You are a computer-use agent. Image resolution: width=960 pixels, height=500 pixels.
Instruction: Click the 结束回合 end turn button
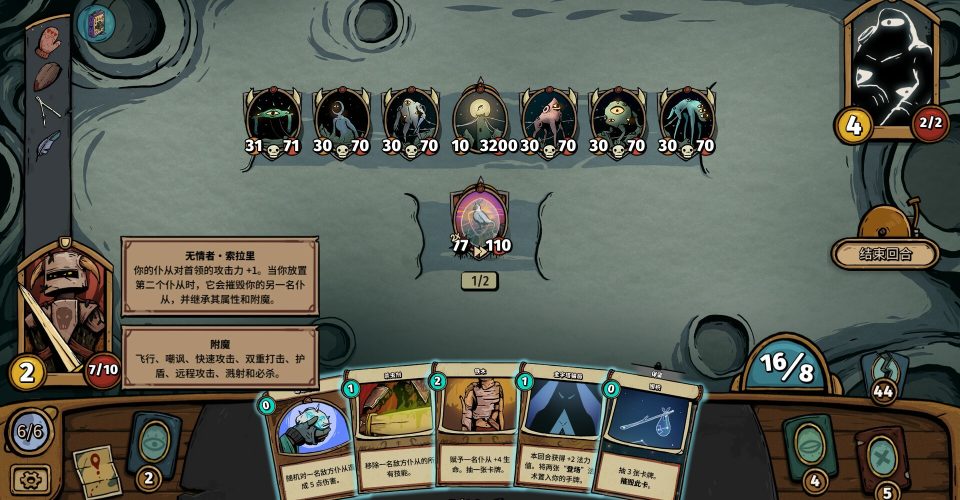(885, 254)
